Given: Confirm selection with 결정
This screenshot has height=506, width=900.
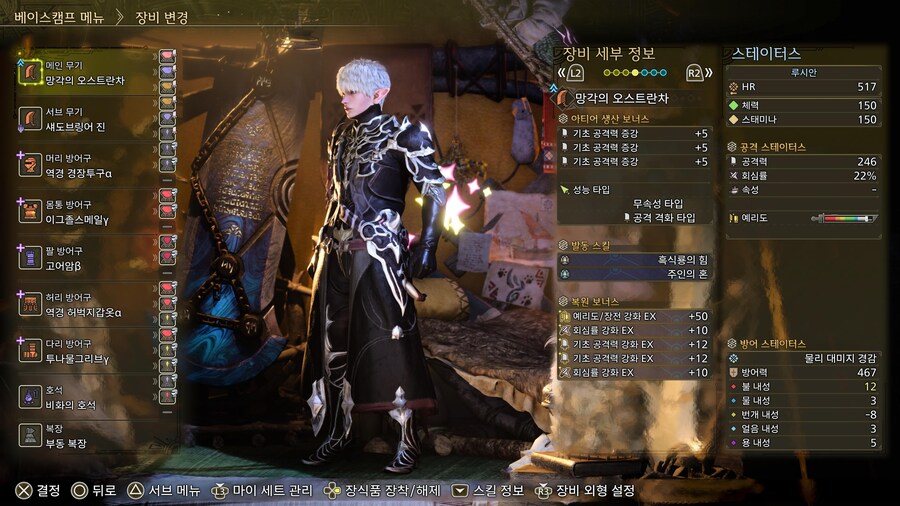Looking at the screenshot, I should pyautogui.click(x=38, y=491).
